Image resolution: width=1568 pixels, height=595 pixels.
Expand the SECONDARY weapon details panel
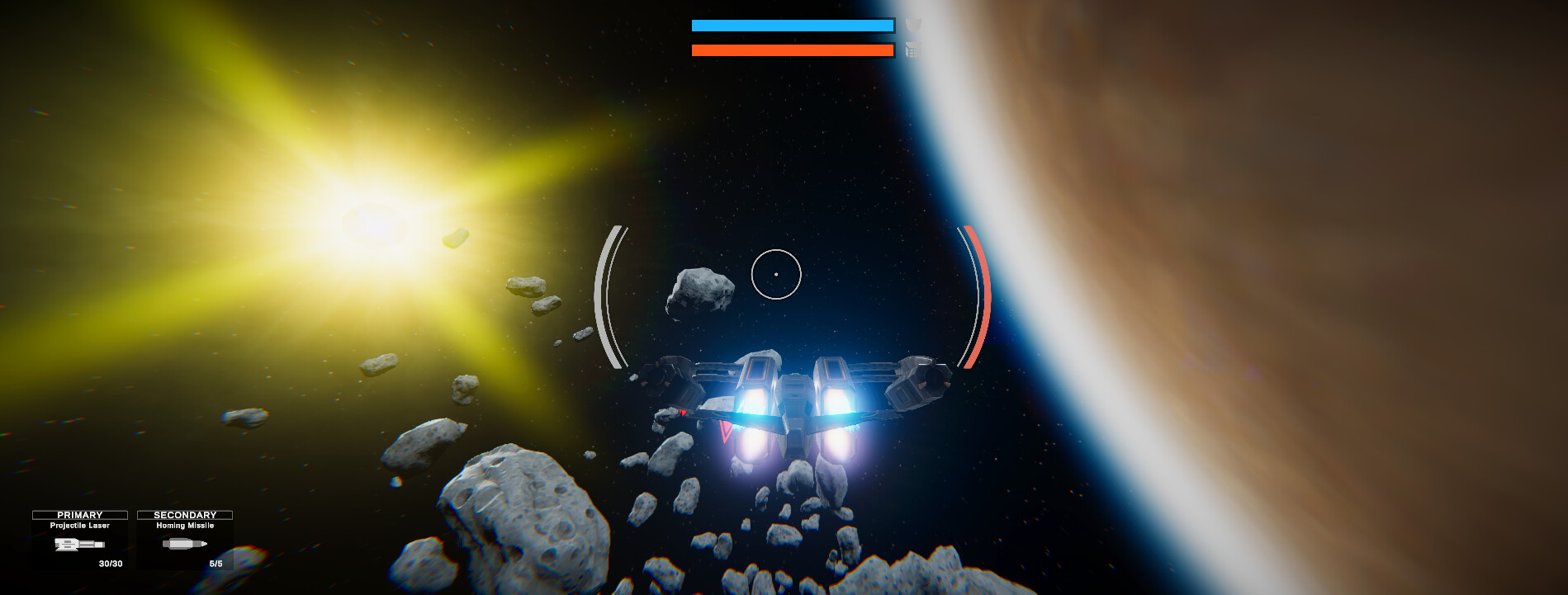click(x=185, y=513)
